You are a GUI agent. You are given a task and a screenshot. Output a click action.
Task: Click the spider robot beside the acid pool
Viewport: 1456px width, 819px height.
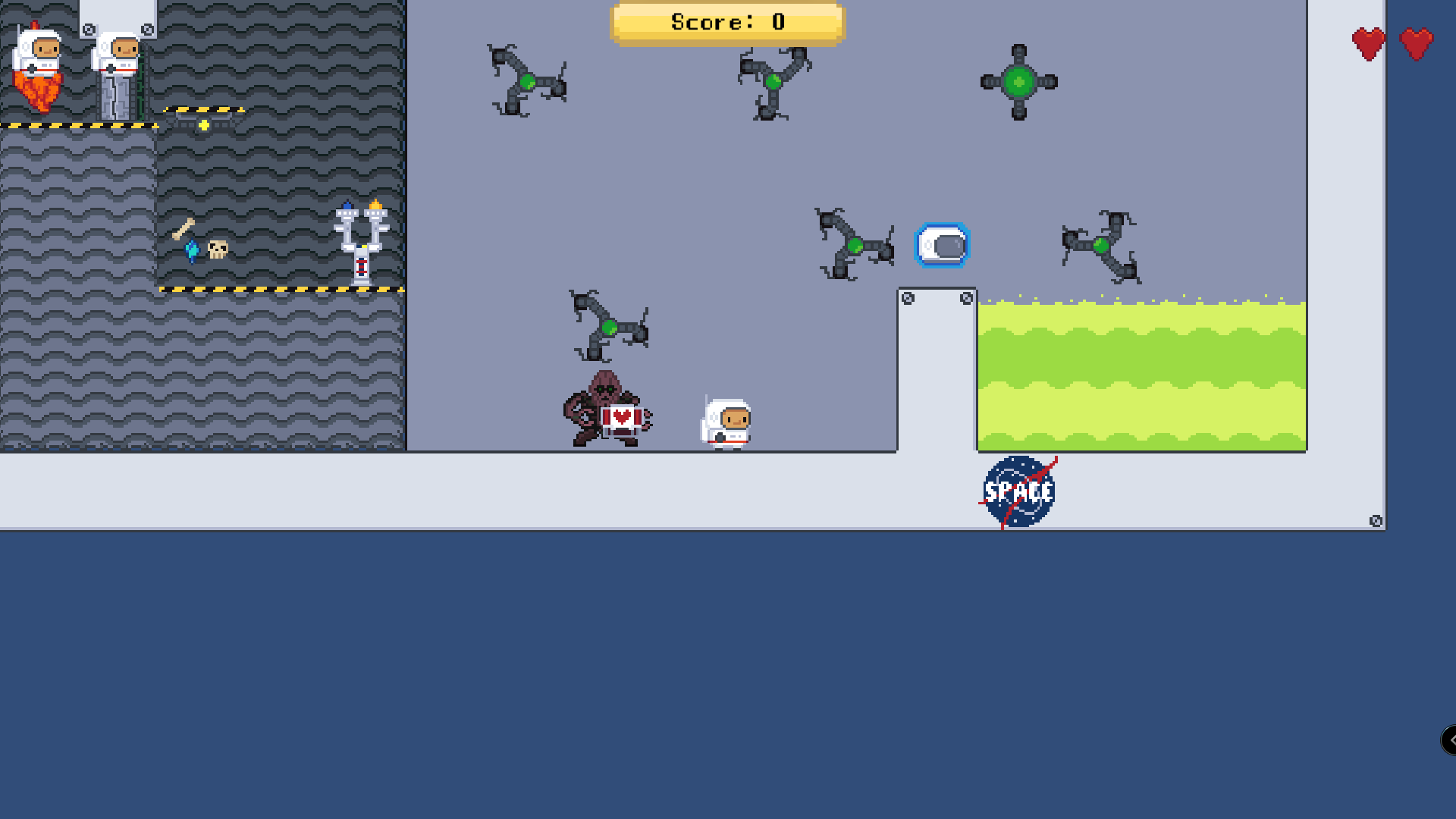coord(1100,246)
